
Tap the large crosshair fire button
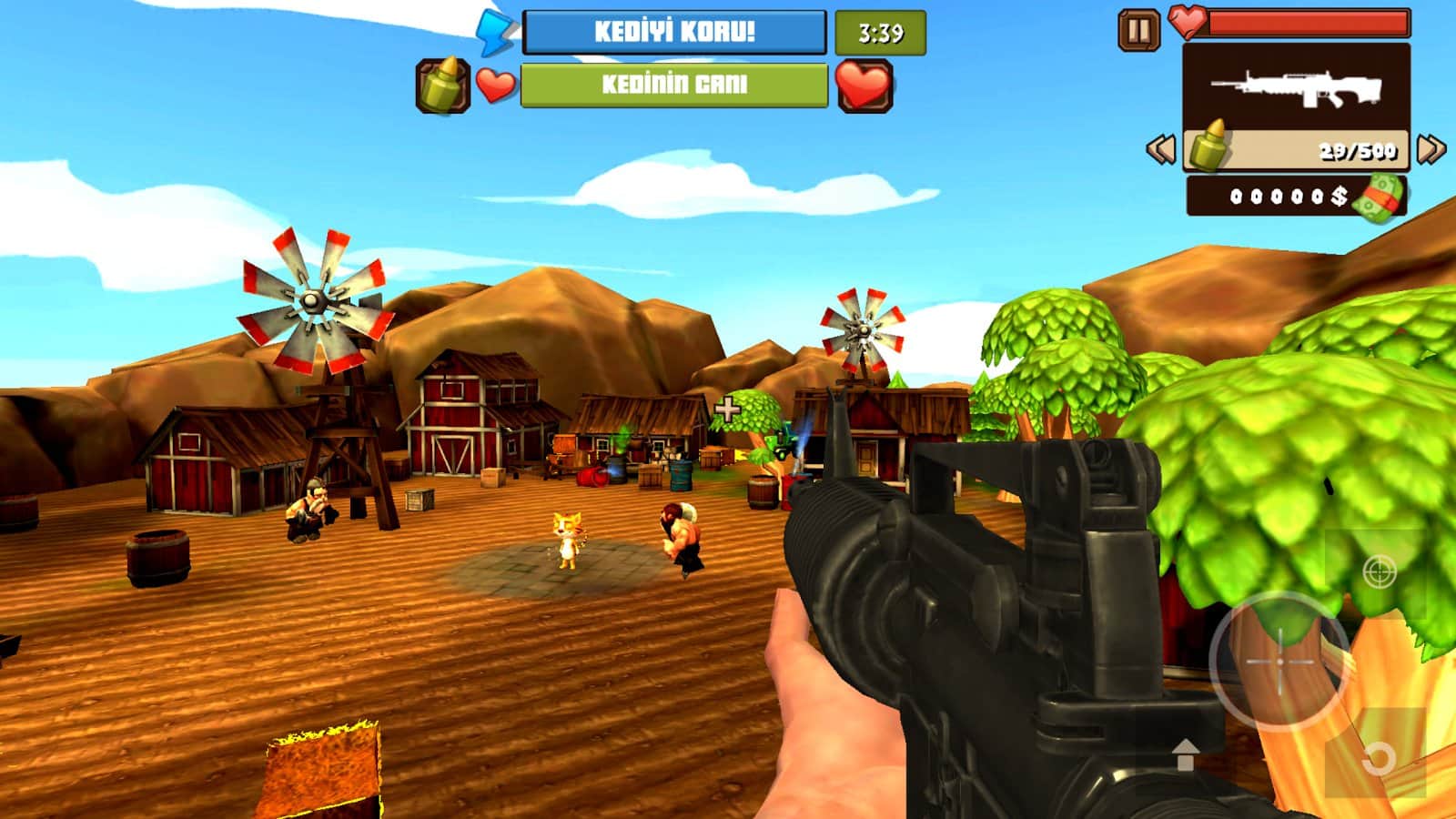pyautogui.click(x=1279, y=662)
